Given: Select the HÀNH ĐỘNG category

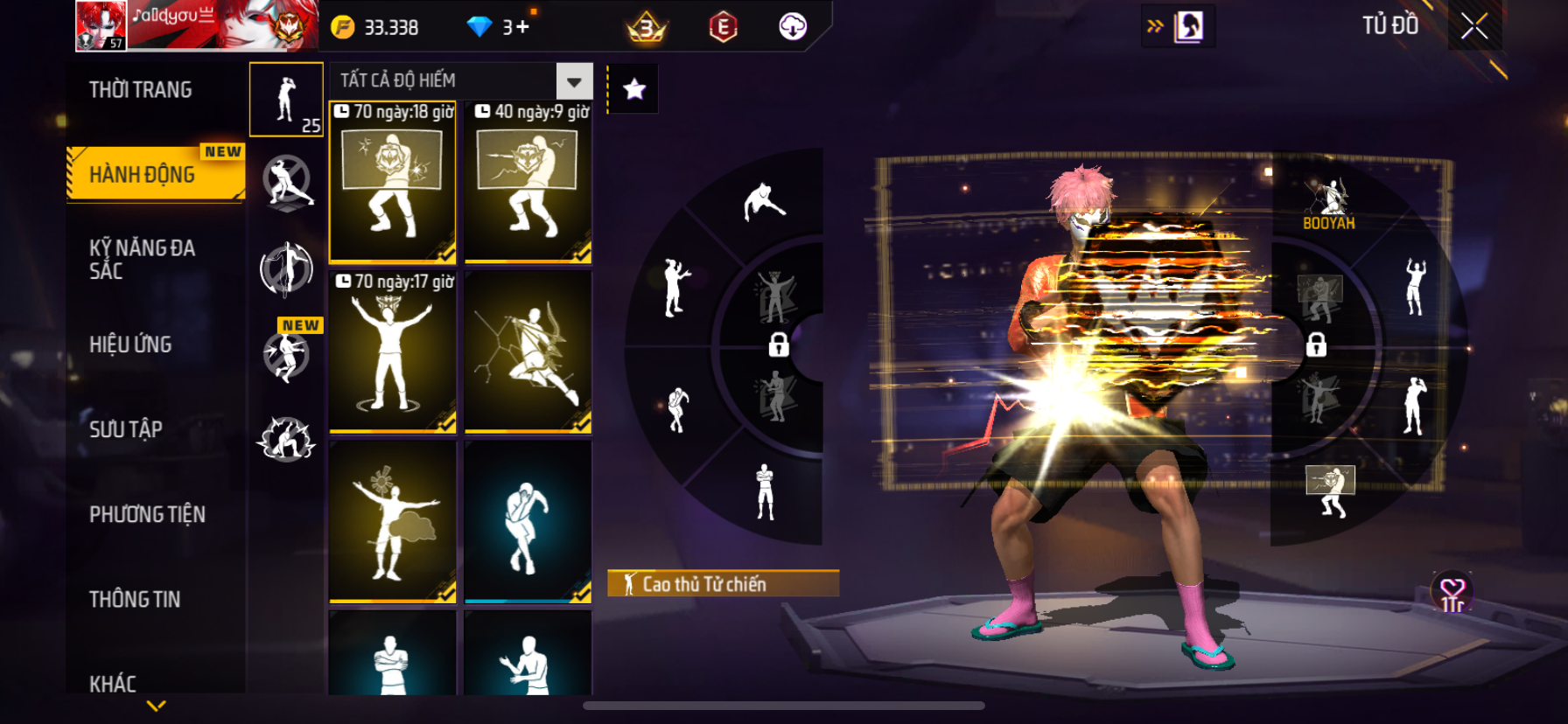Looking at the screenshot, I should 144,174.
